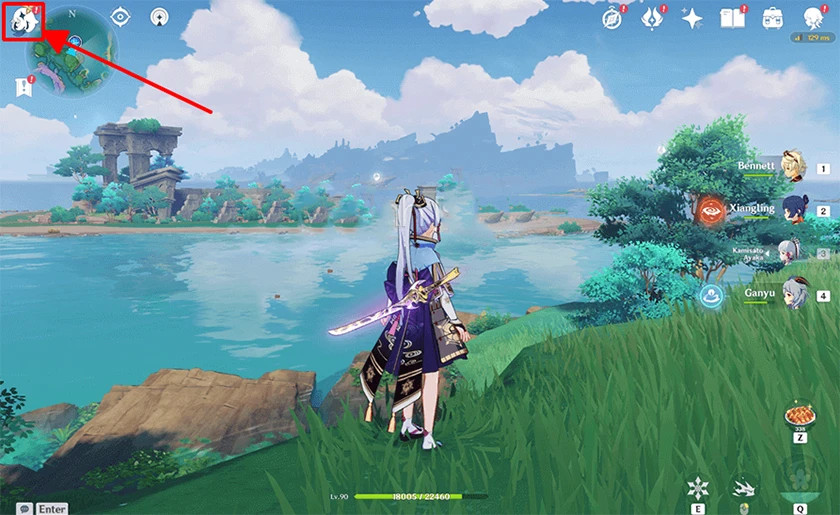Open the co-op mode icon
This screenshot has width=840, height=515.
[x=159, y=17]
